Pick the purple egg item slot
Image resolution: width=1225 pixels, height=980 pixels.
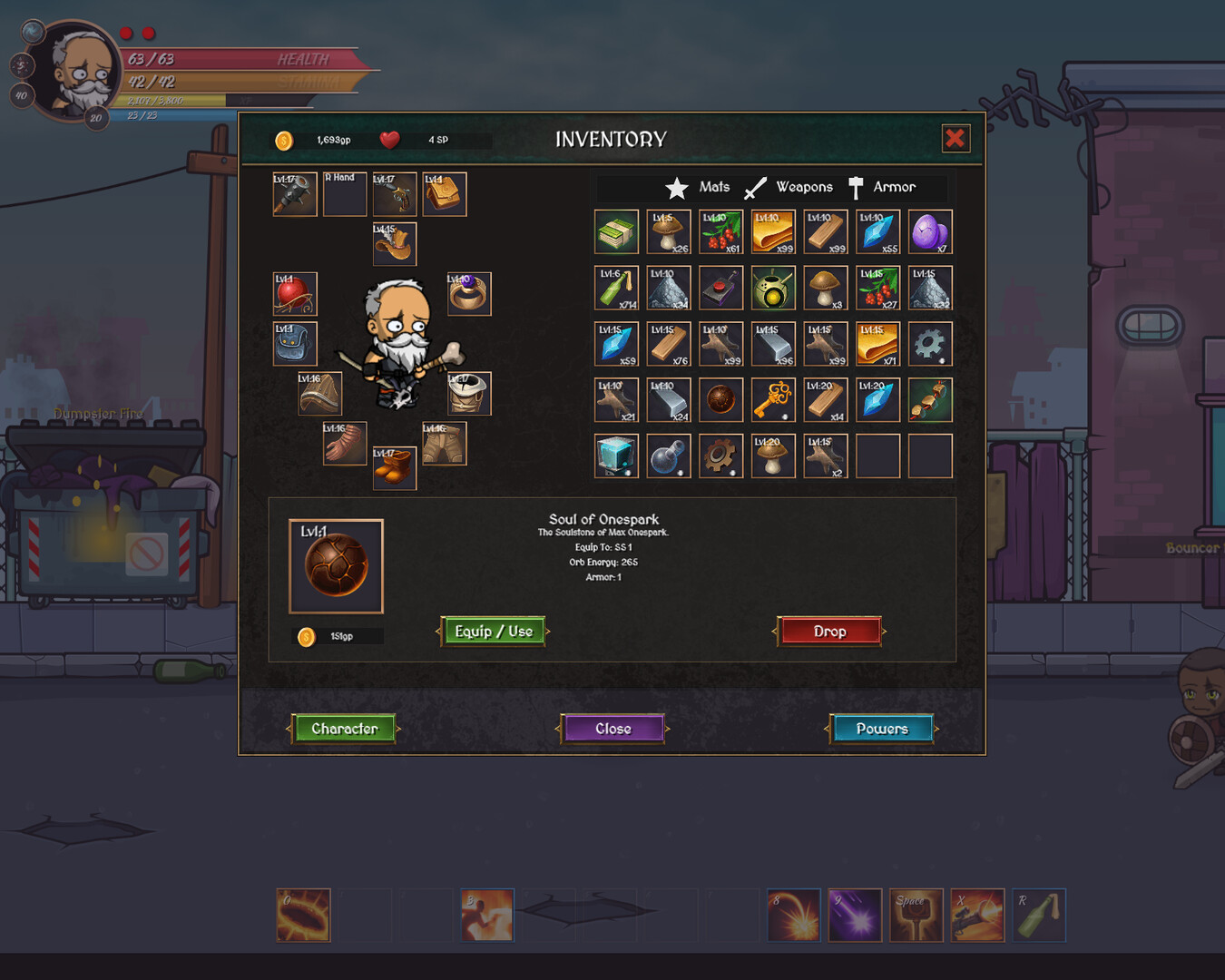[x=930, y=232]
